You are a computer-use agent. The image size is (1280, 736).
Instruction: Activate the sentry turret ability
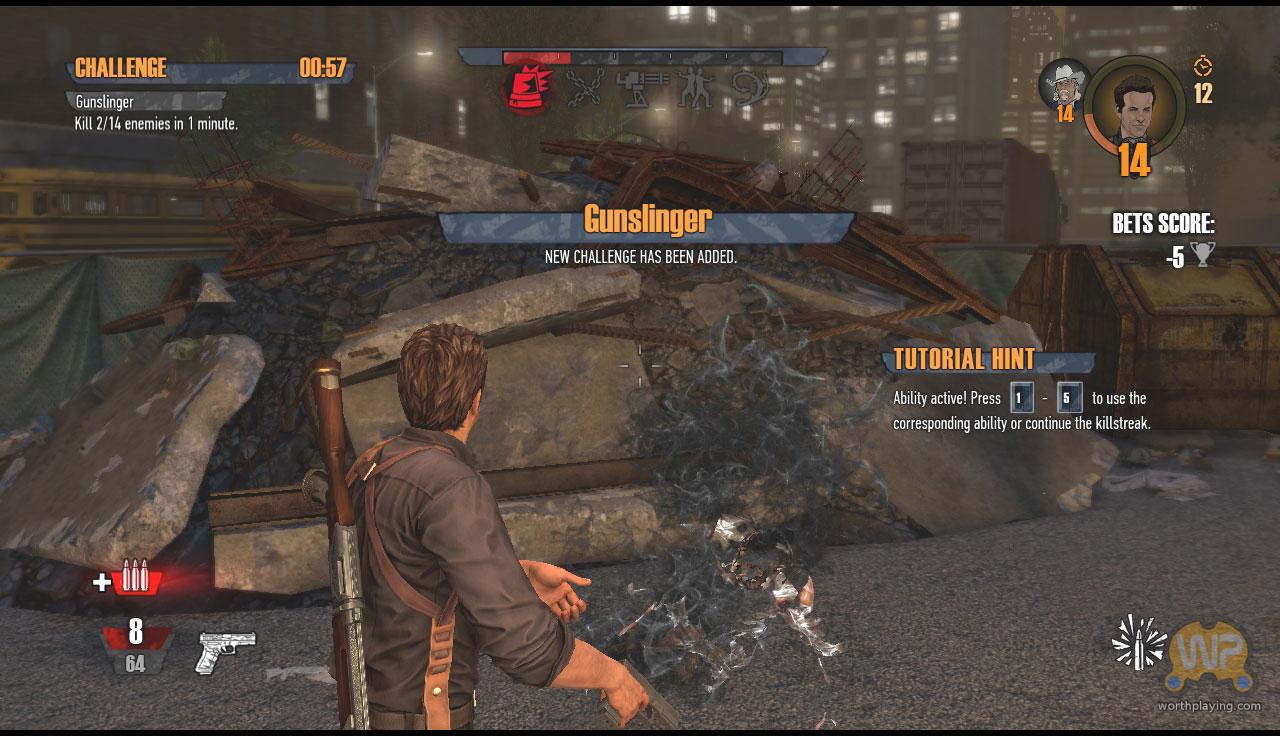click(x=640, y=90)
